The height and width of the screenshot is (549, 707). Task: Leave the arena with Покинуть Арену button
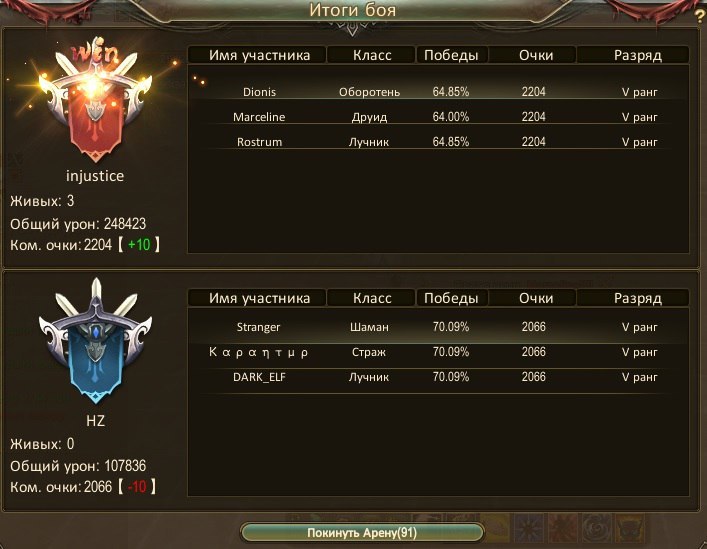tap(362, 532)
